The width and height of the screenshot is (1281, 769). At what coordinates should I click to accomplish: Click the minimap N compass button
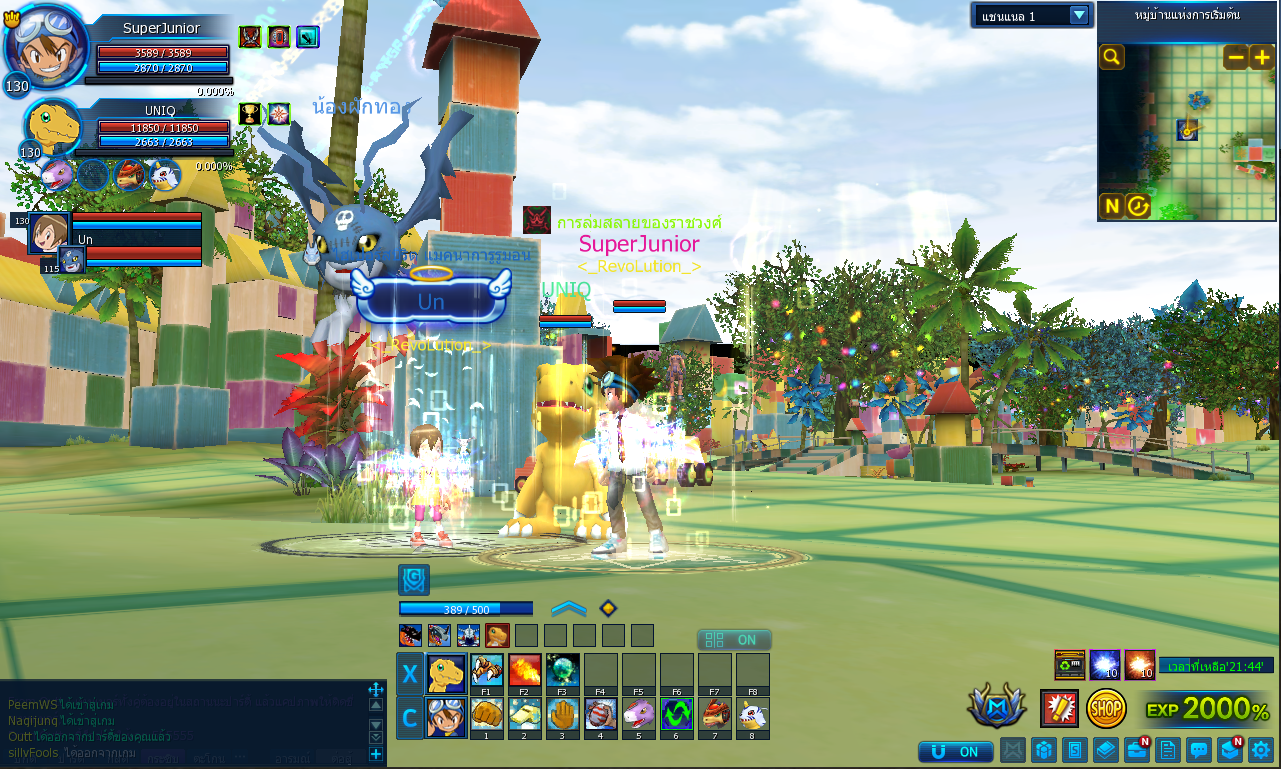(x=1111, y=206)
